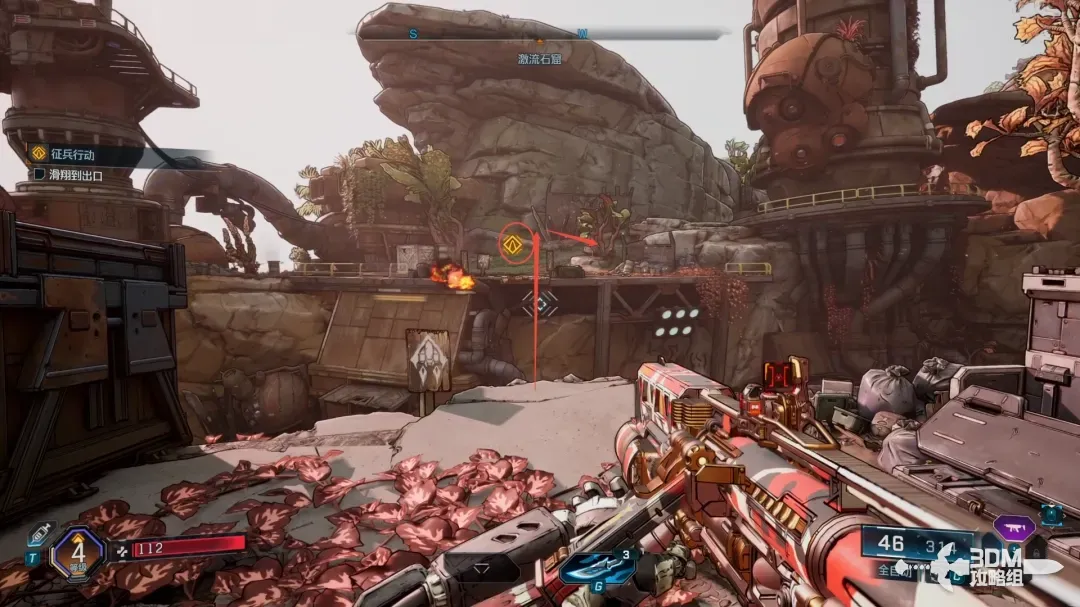The height and width of the screenshot is (607, 1080).
Task: Click the compass bar at the top
Action: click(540, 33)
